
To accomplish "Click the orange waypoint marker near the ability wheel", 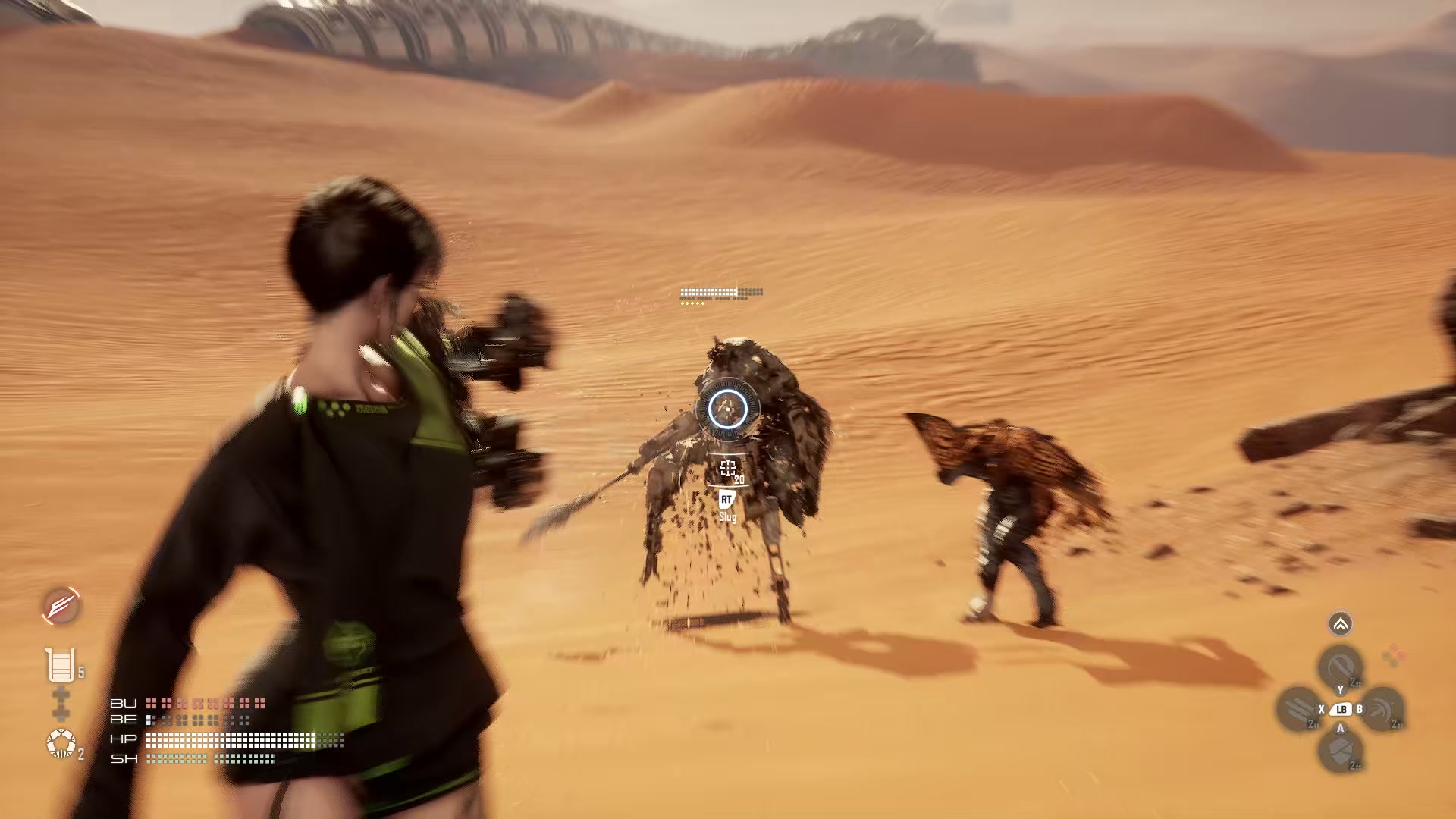I will pyautogui.click(x=1392, y=656).
